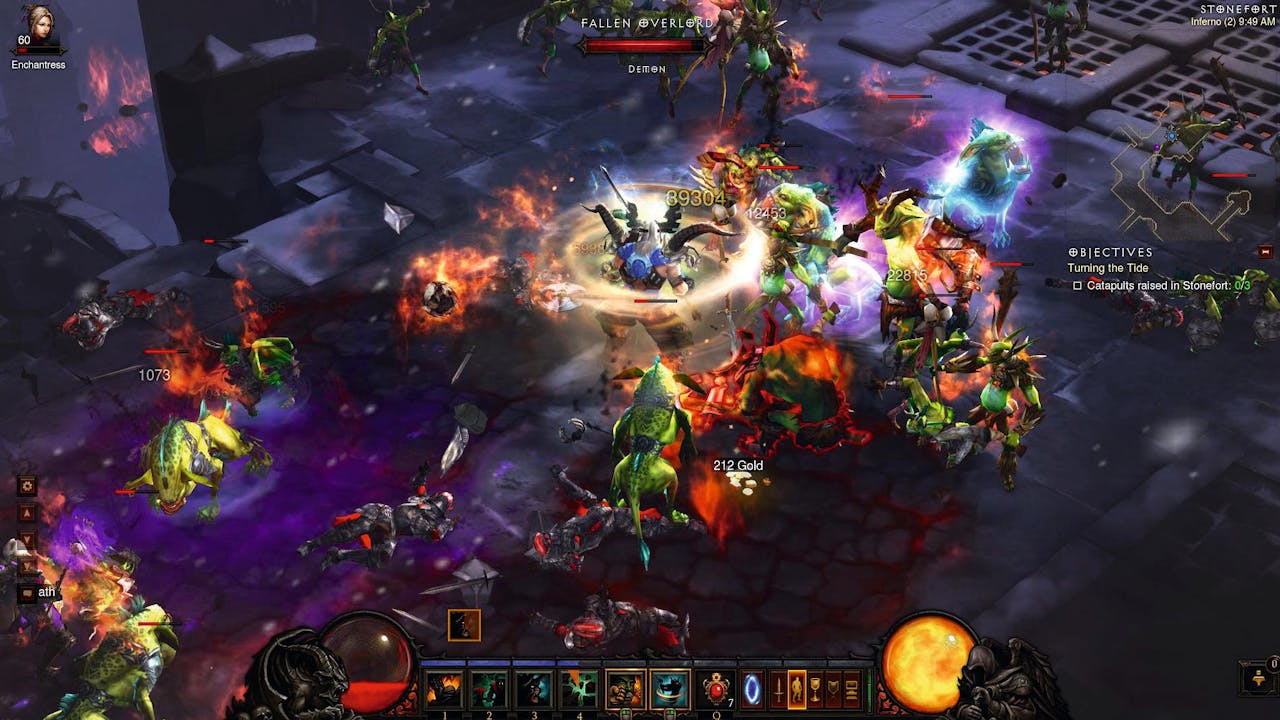Activate the dog companion skill icon

(669, 687)
